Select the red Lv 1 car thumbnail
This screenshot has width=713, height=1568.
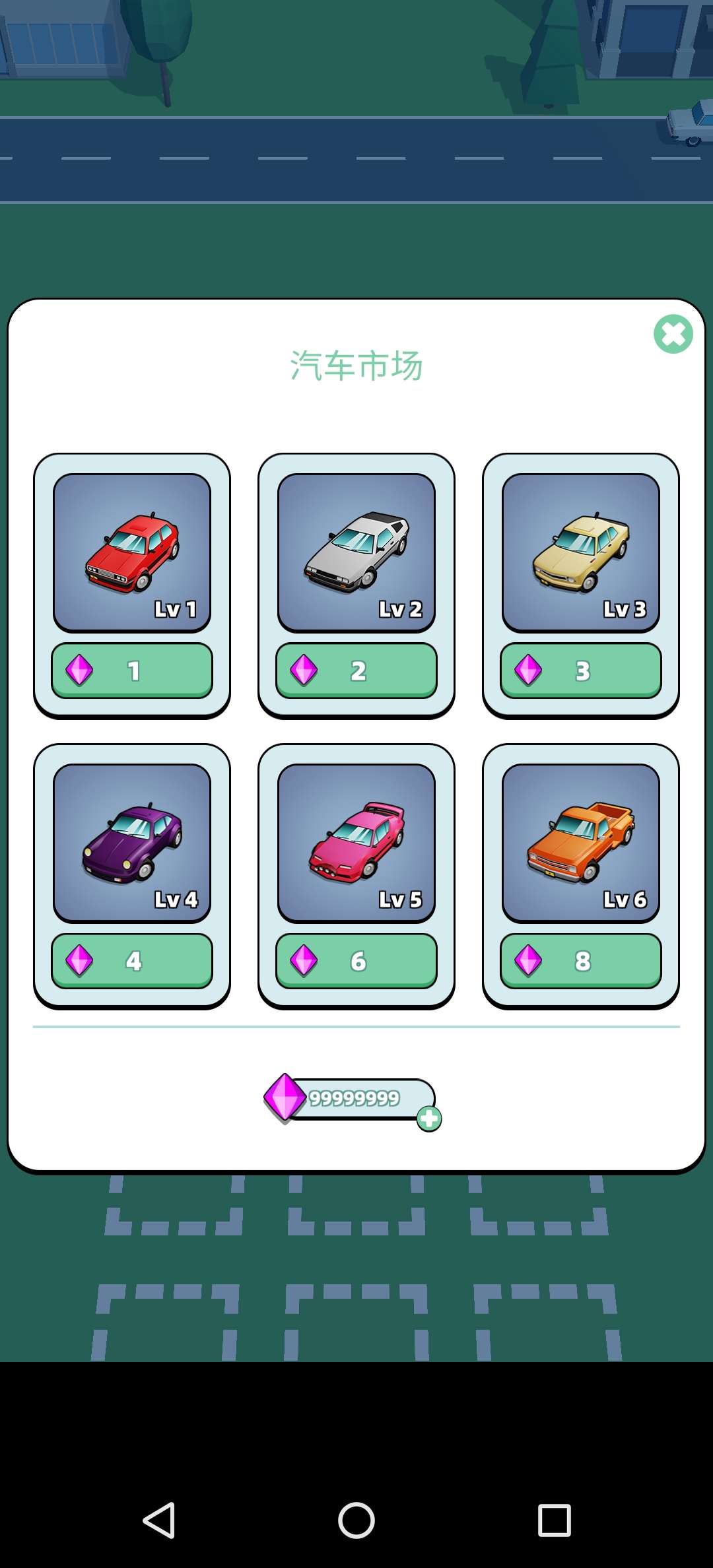(x=132, y=552)
